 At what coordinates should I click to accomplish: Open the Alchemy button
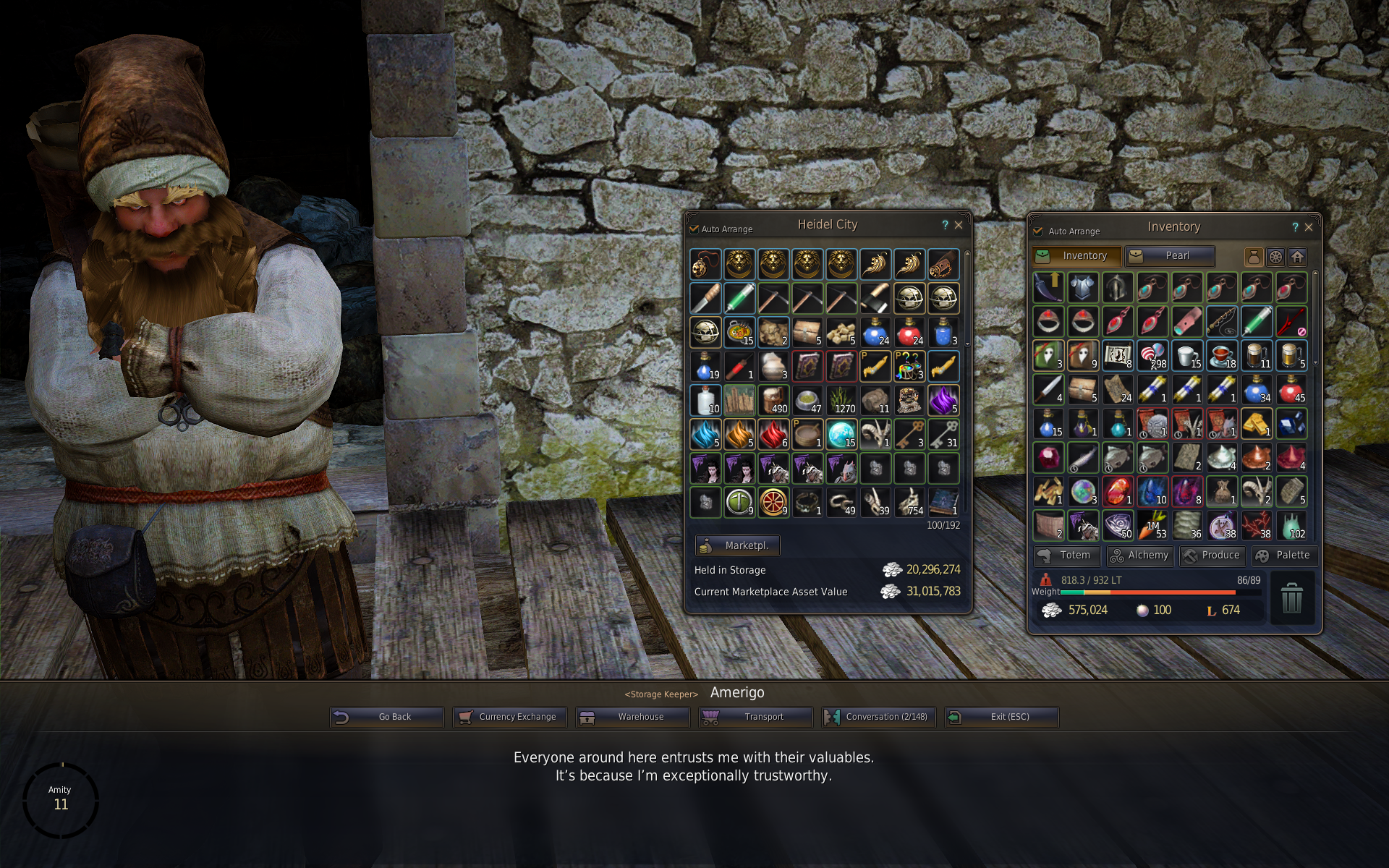click(x=1139, y=556)
